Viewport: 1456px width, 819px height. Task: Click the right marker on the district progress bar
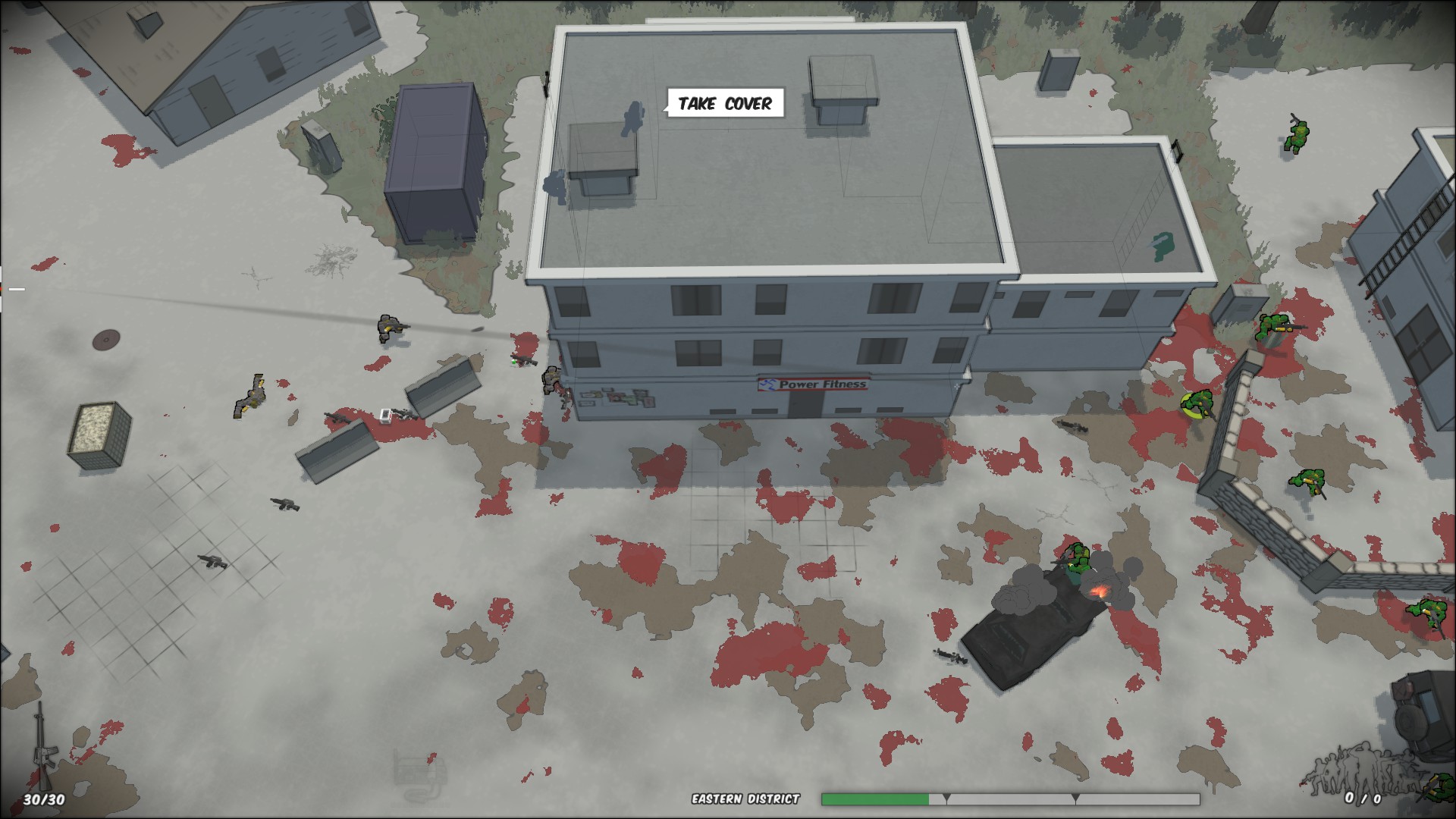pos(1077,799)
